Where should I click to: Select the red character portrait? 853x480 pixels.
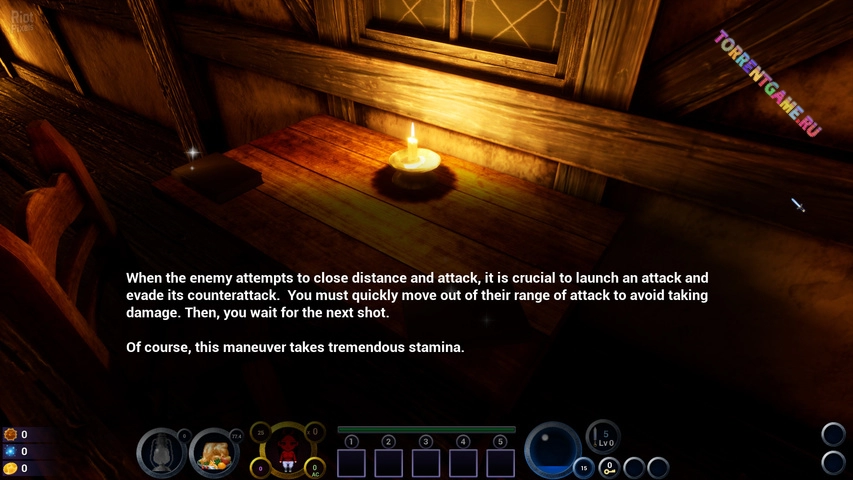[288, 450]
